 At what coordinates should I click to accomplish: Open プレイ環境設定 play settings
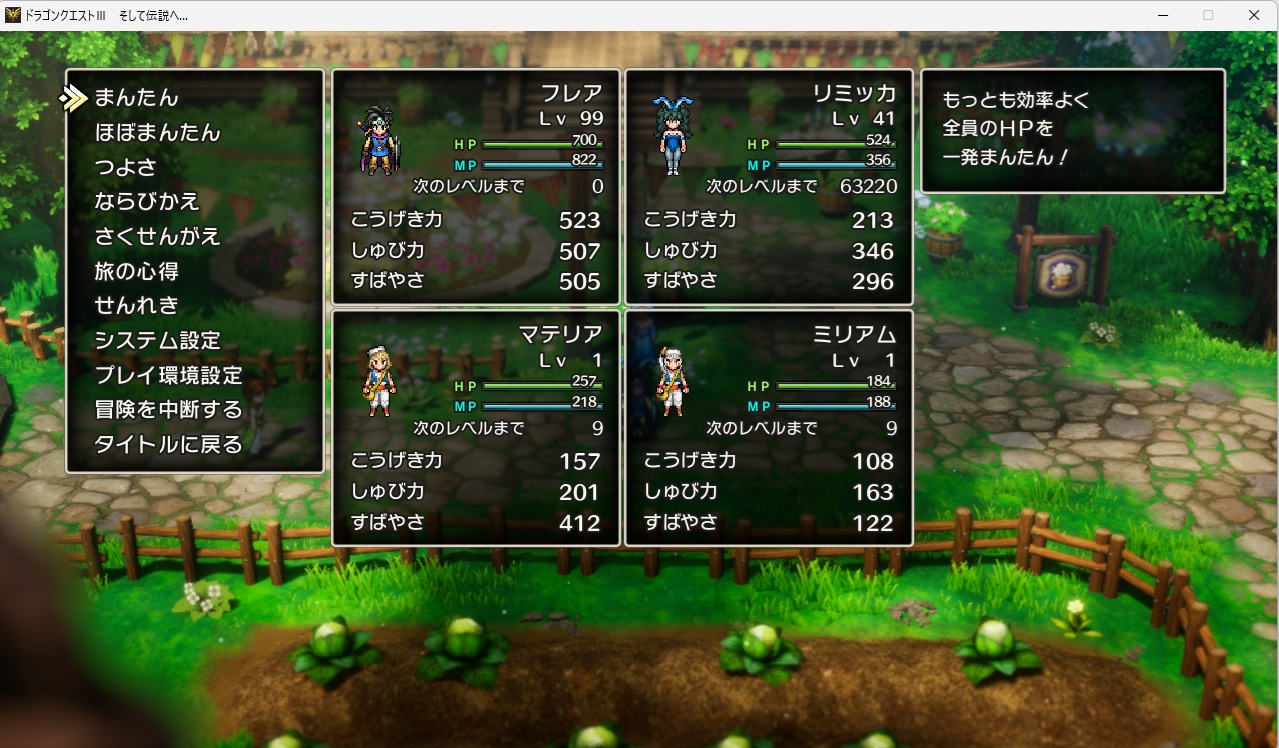pyautogui.click(x=168, y=376)
